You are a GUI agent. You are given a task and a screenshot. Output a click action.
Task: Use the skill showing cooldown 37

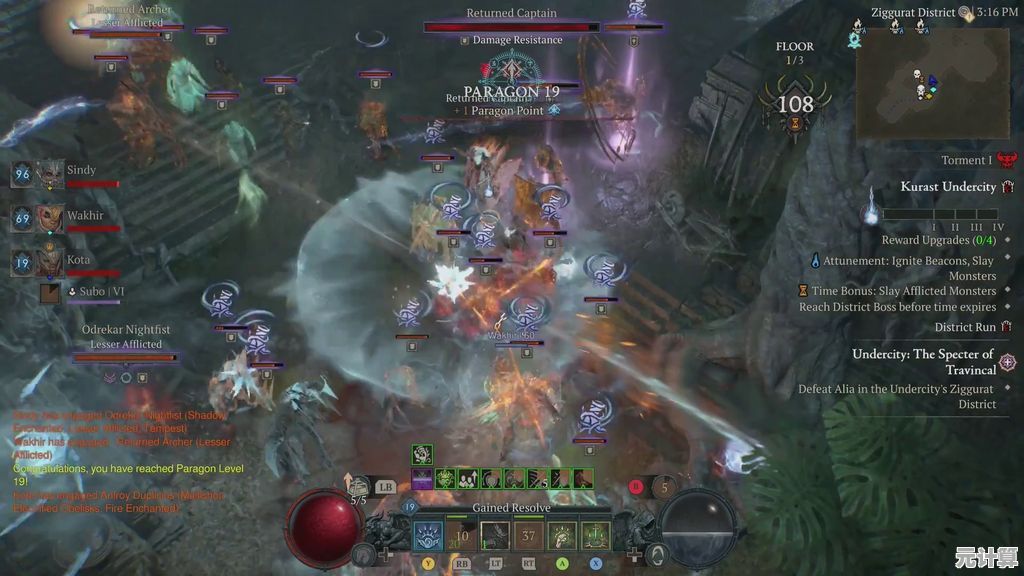point(528,535)
